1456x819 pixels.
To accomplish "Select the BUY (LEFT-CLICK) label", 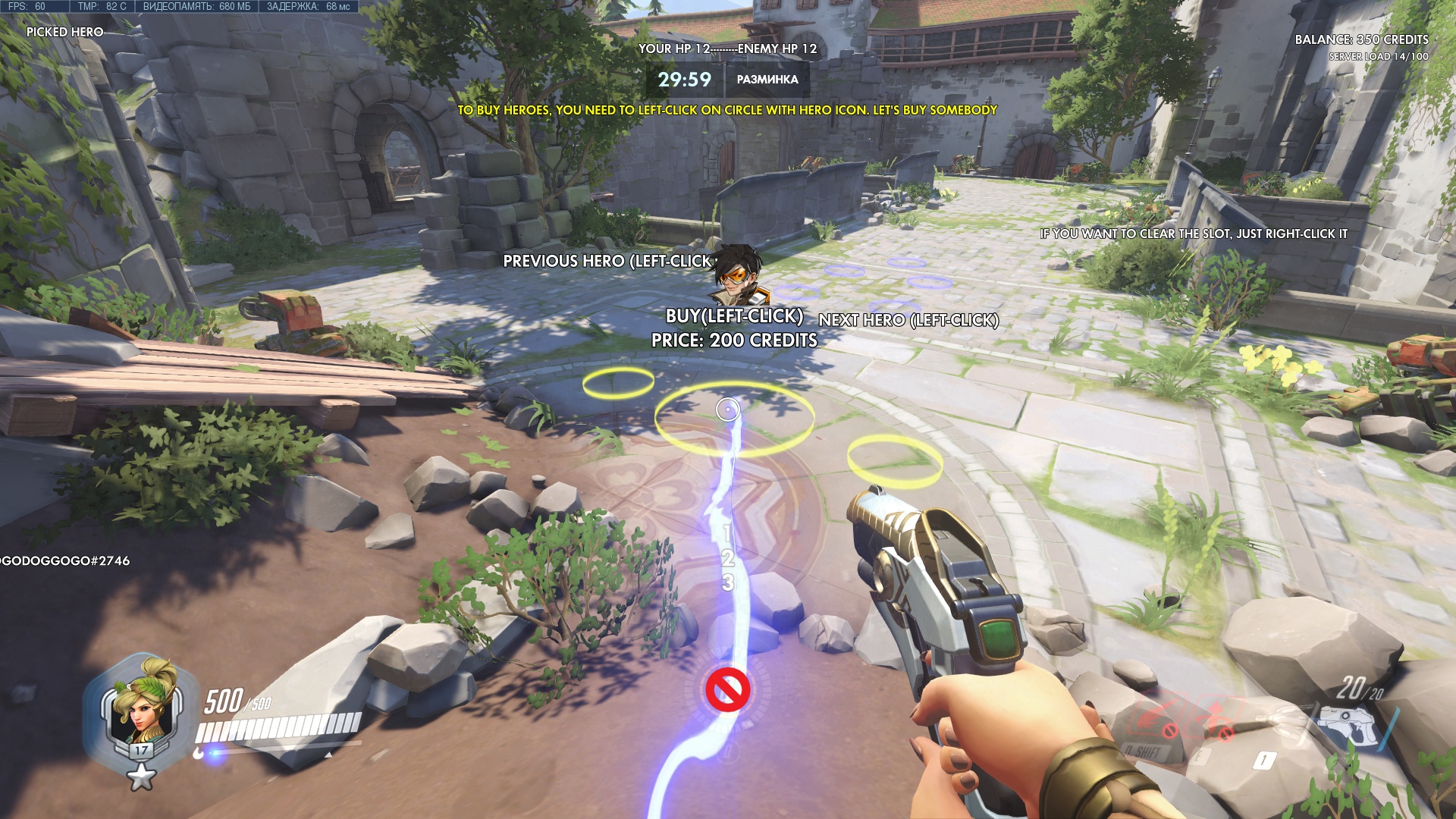I will click(x=734, y=316).
